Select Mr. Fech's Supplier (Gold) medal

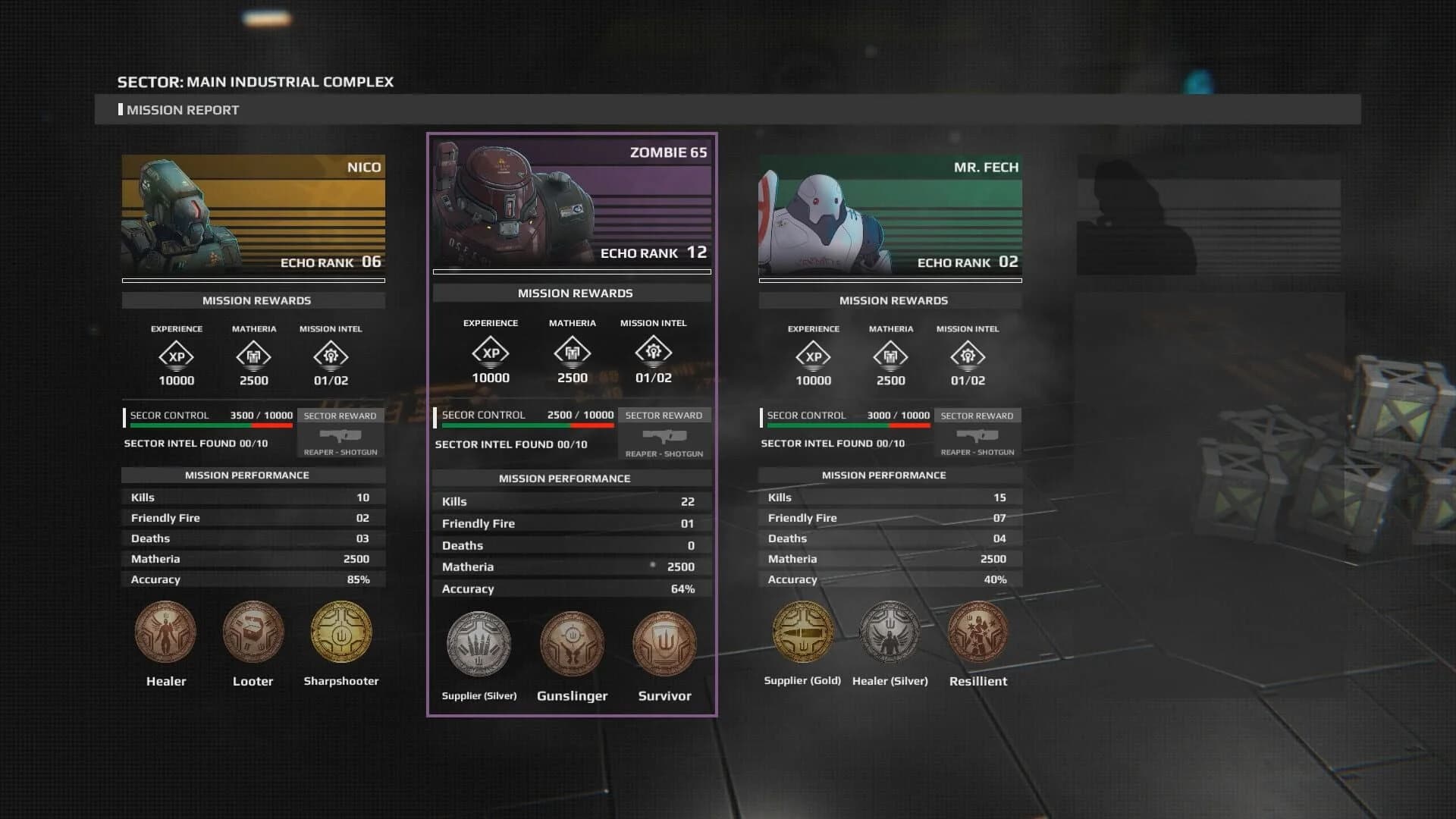(802, 631)
